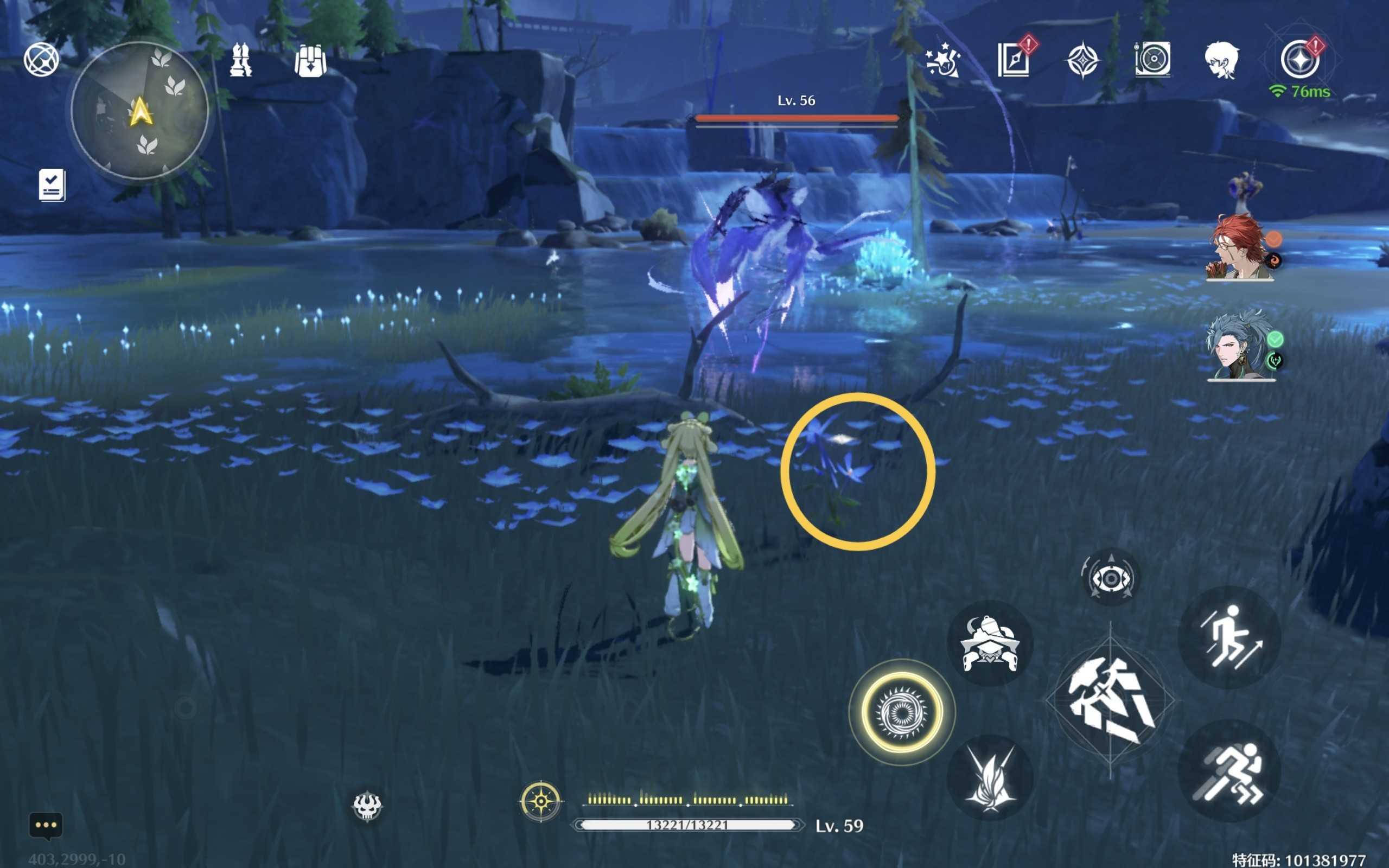Open the chess pieces menu icon
Viewport: 1389px width, 868px height.
pyautogui.click(x=241, y=60)
